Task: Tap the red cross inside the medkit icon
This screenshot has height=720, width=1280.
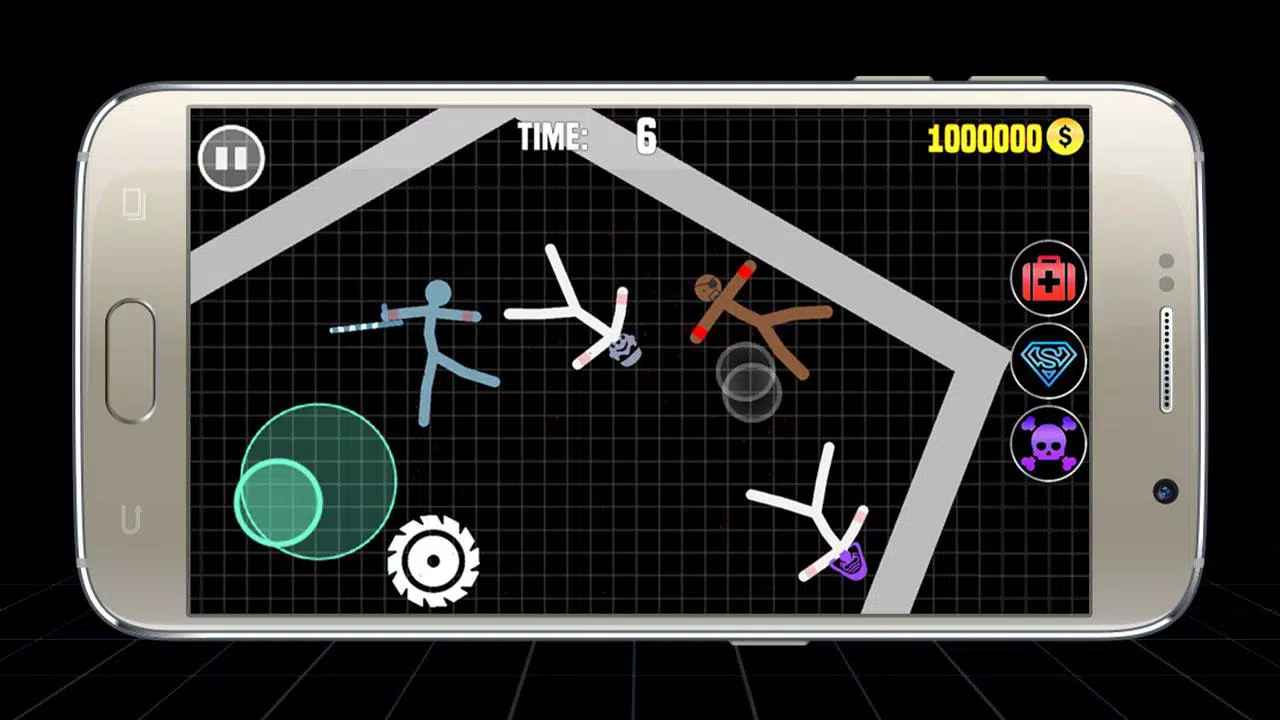Action: (1048, 278)
